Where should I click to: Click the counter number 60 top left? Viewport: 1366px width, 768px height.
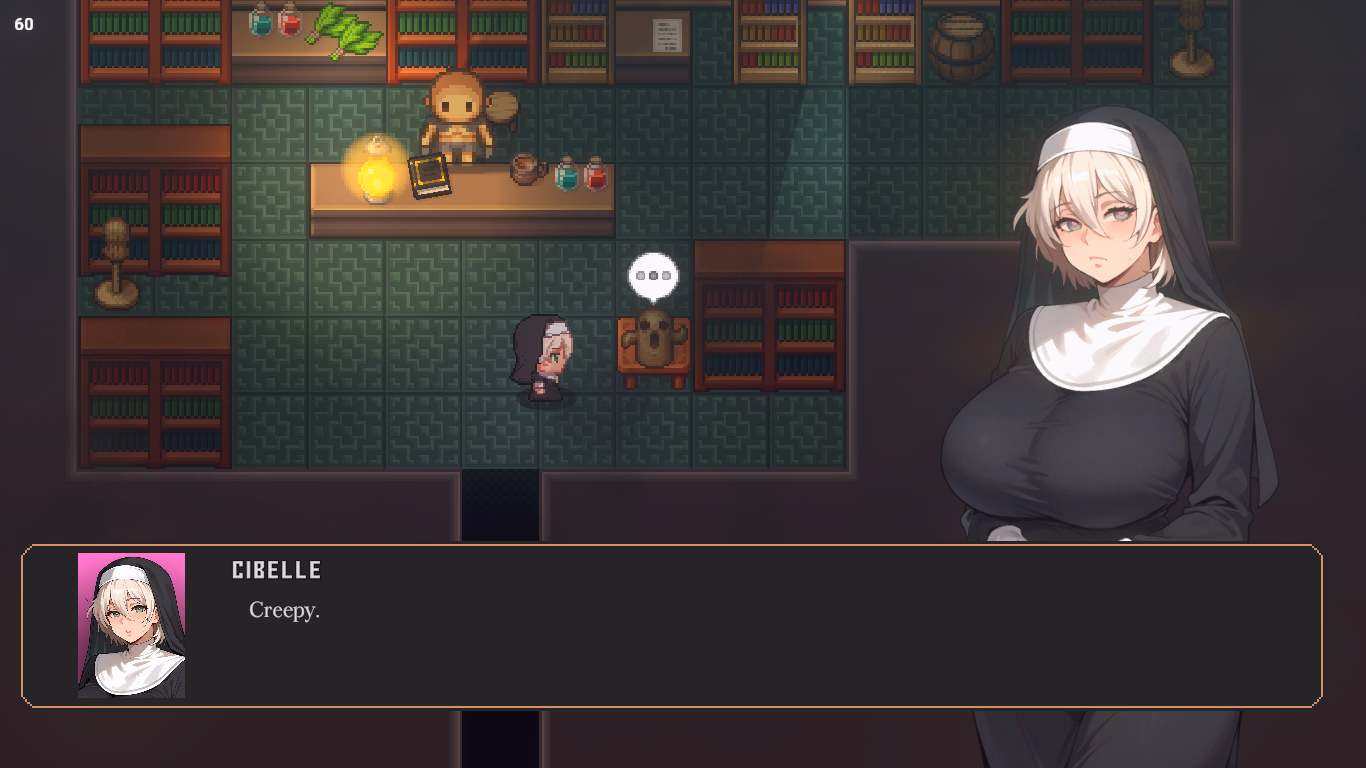point(24,24)
